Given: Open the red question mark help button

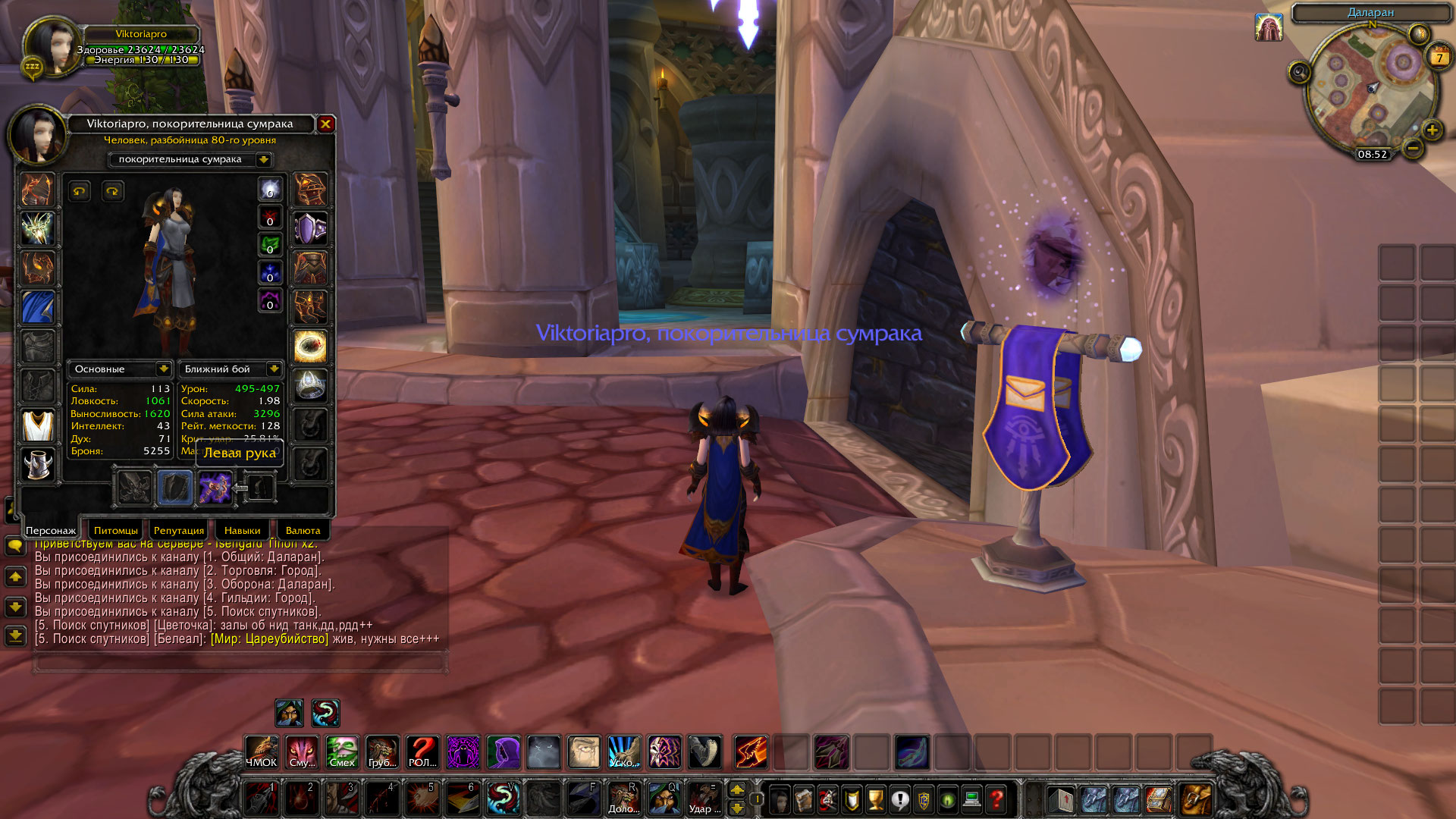Looking at the screenshot, I should (x=996, y=799).
